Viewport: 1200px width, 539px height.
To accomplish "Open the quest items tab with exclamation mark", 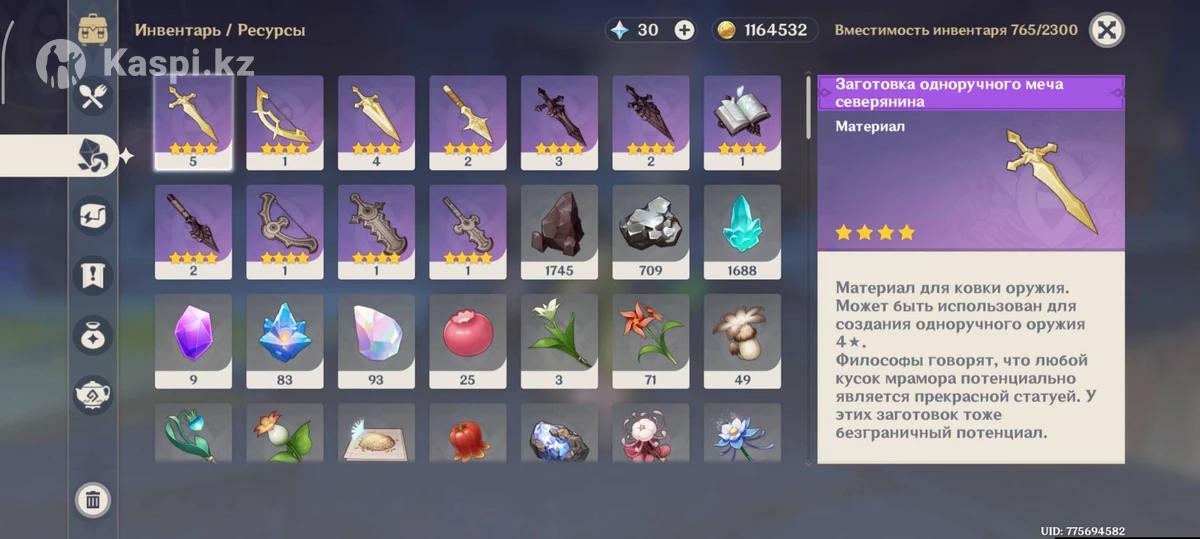I will click(x=93, y=275).
